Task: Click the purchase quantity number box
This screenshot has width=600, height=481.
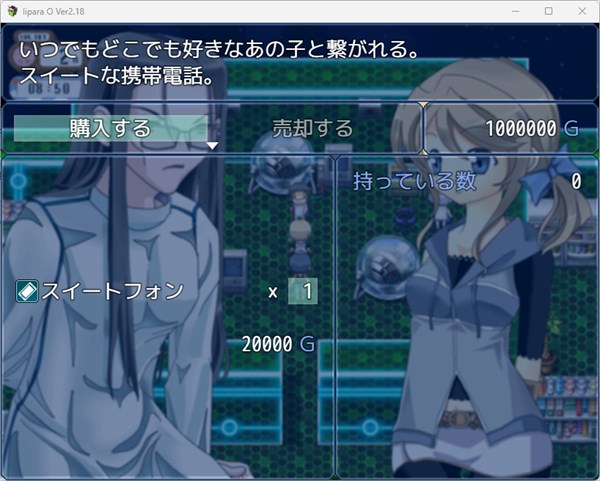Action: 303,291
